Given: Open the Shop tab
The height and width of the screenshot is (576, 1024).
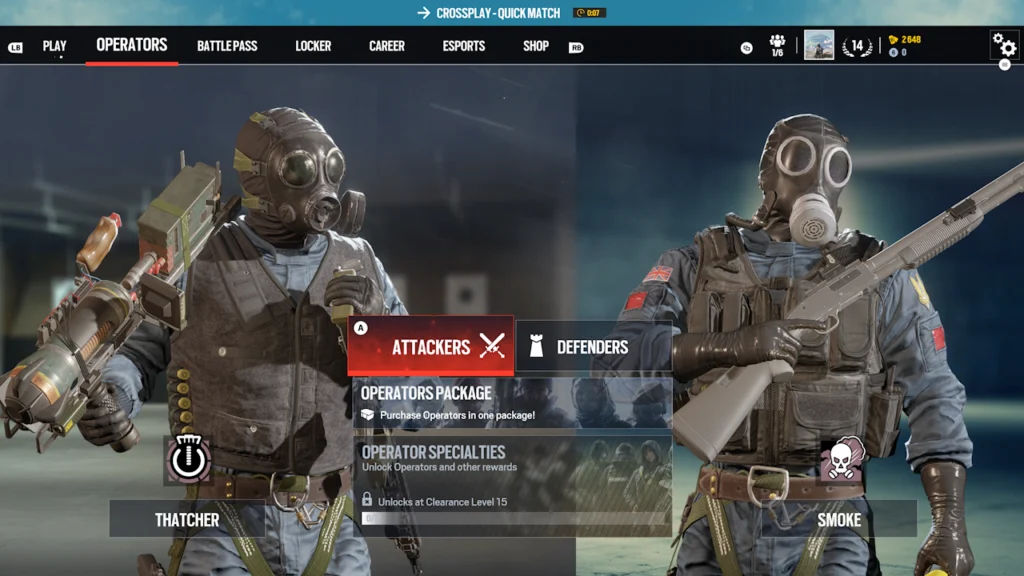Looking at the screenshot, I should pos(536,46).
